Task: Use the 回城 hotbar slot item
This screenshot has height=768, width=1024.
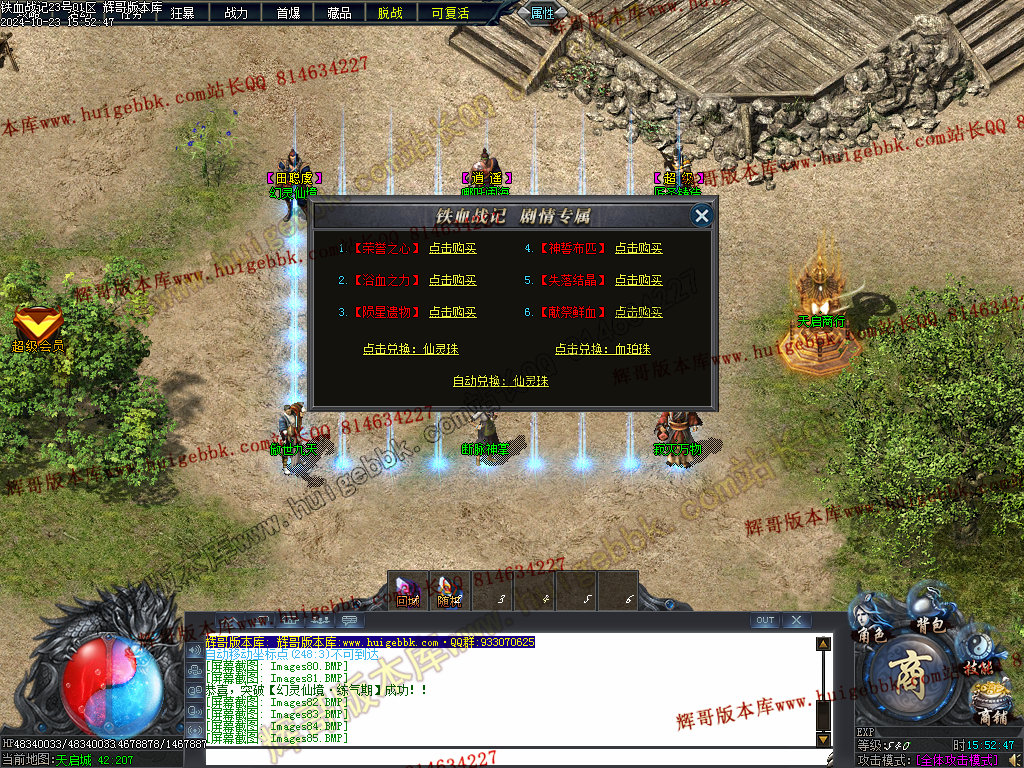Action: 407,591
